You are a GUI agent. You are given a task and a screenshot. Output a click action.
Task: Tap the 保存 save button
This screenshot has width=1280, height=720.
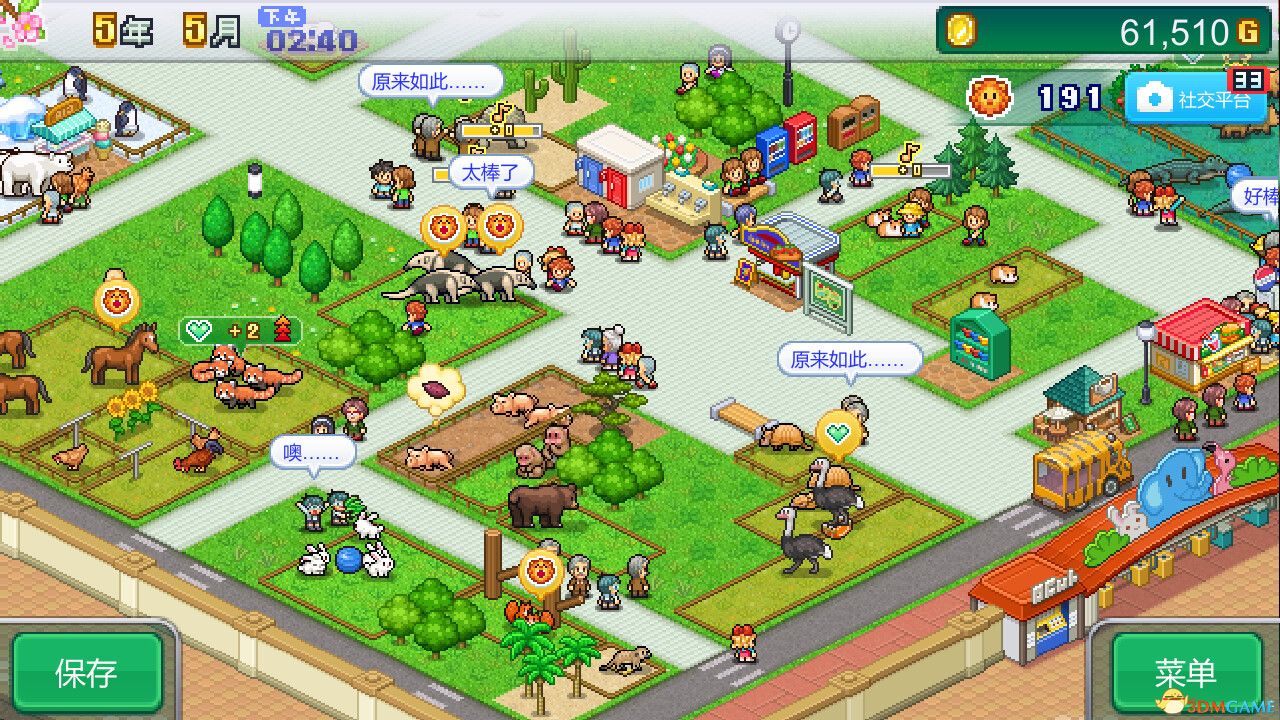pyautogui.click(x=85, y=672)
